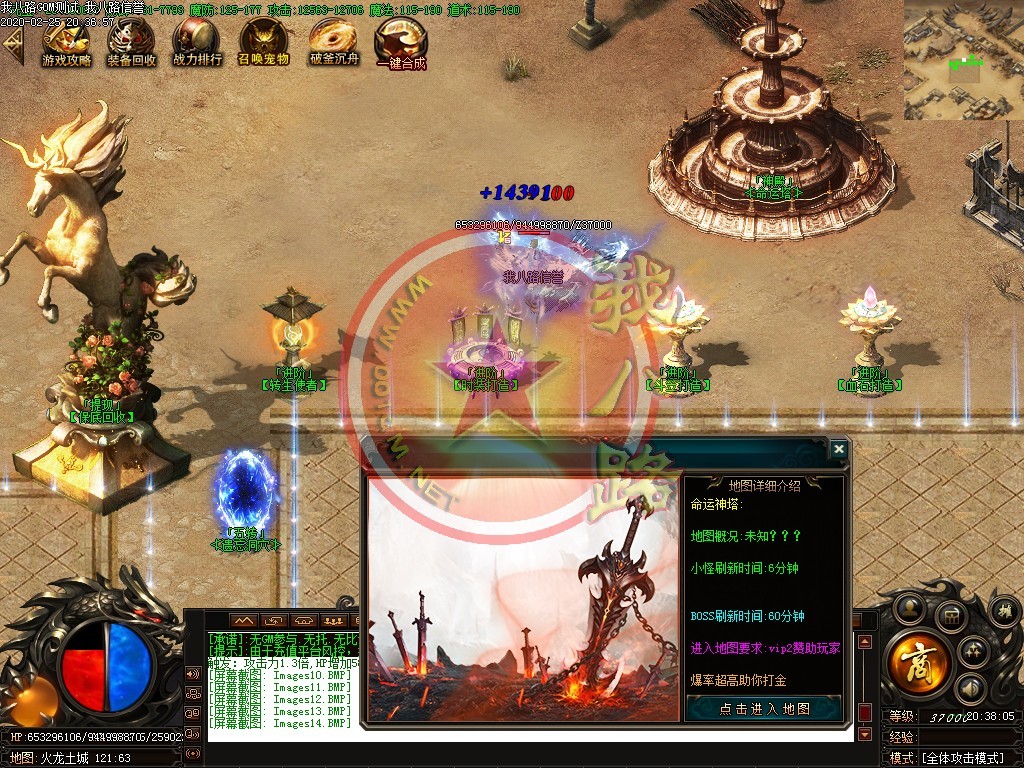Close the map details popup

click(839, 450)
